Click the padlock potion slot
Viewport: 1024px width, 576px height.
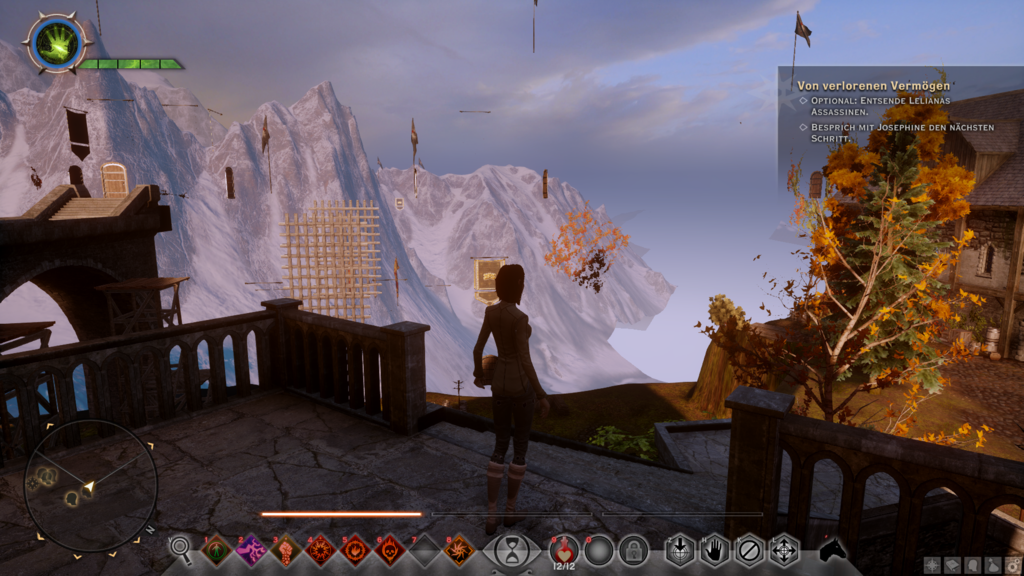(x=633, y=549)
